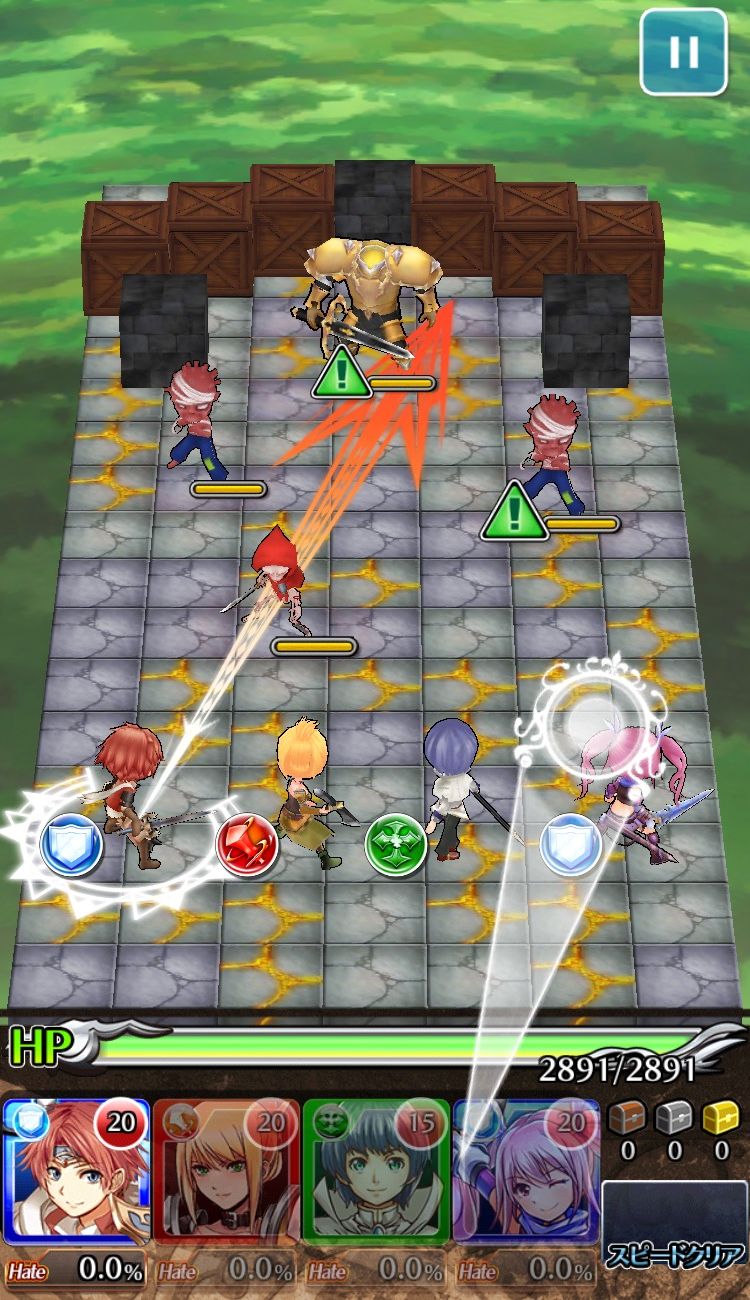Pick the pink-haired girl portrait
The image size is (750, 1300).
point(525,1172)
